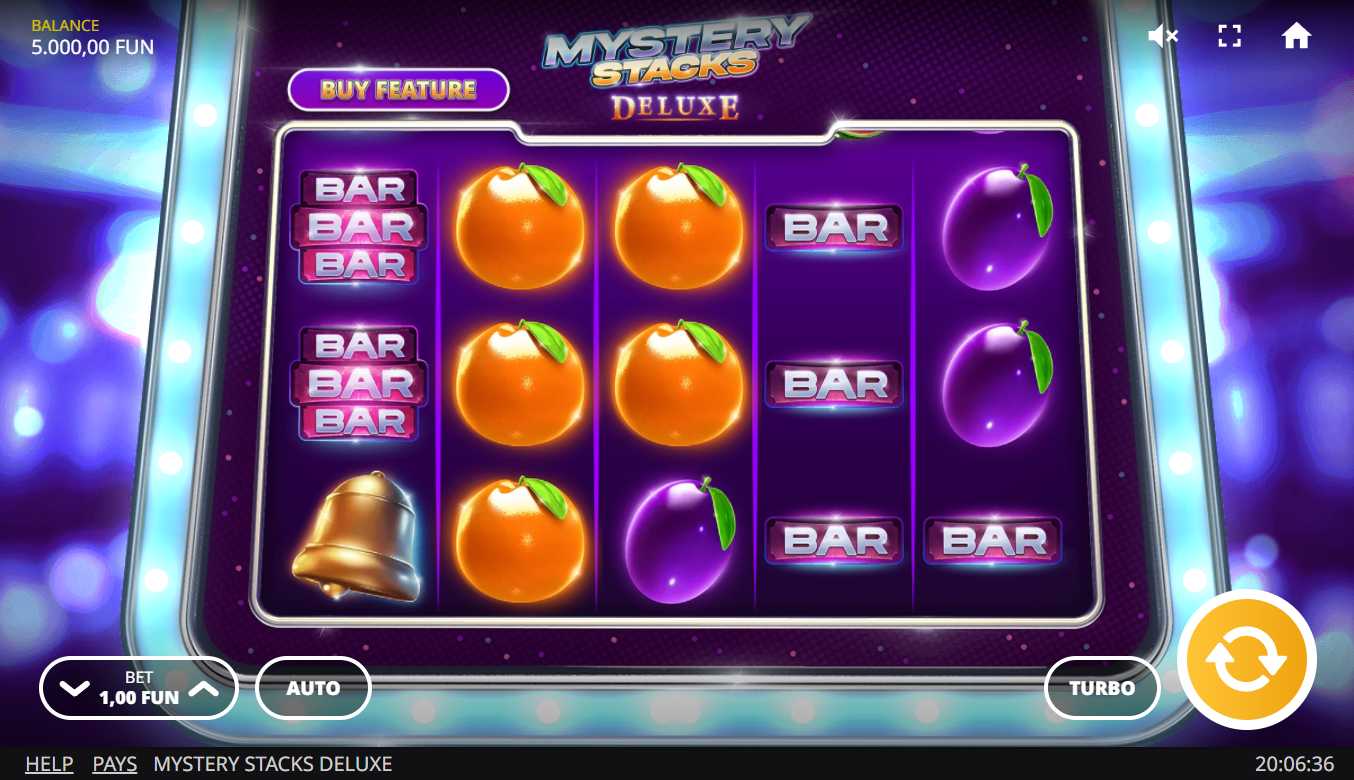
Task: Open the Auto spin options
Action: click(x=313, y=688)
